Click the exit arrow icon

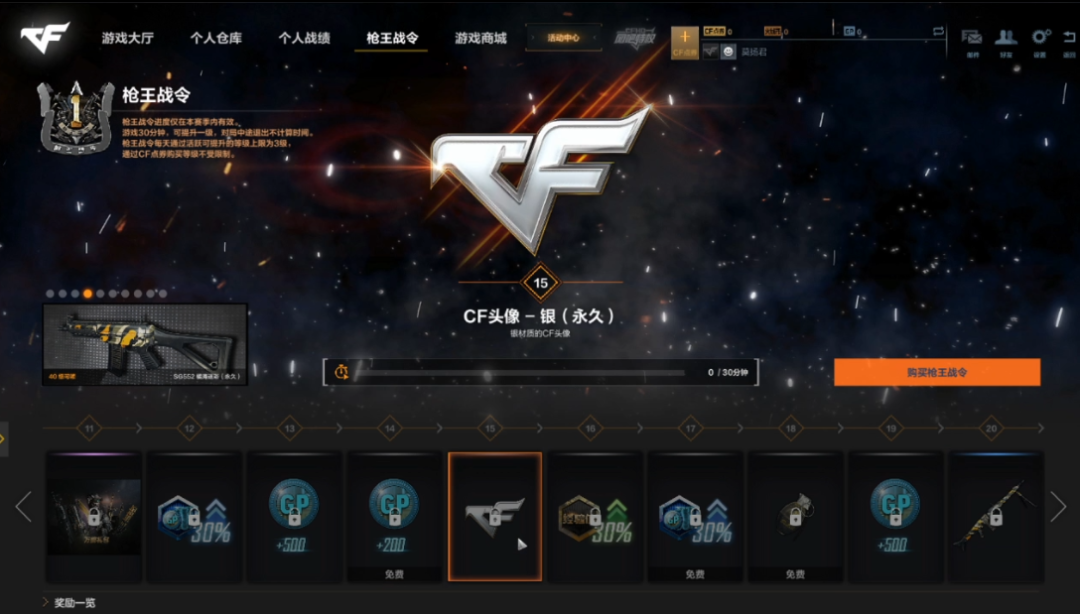click(x=1071, y=37)
